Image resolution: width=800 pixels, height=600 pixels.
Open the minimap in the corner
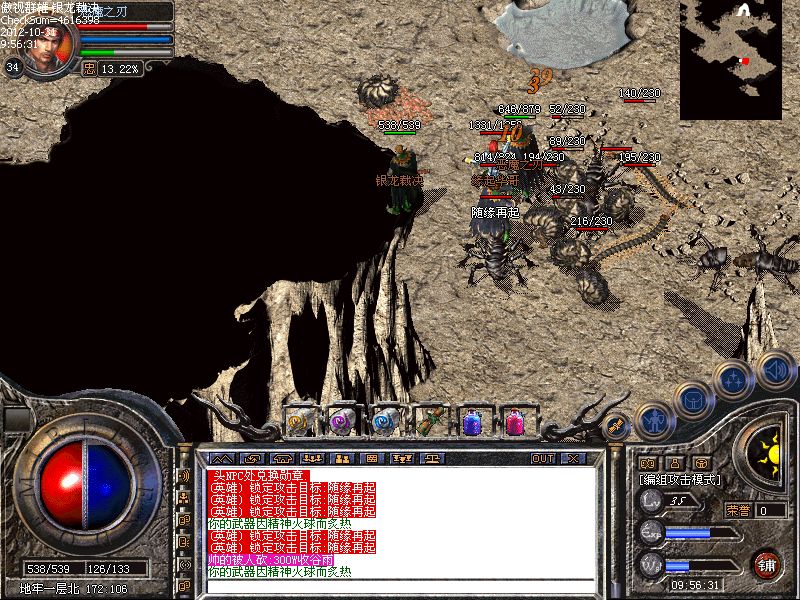tap(739, 58)
